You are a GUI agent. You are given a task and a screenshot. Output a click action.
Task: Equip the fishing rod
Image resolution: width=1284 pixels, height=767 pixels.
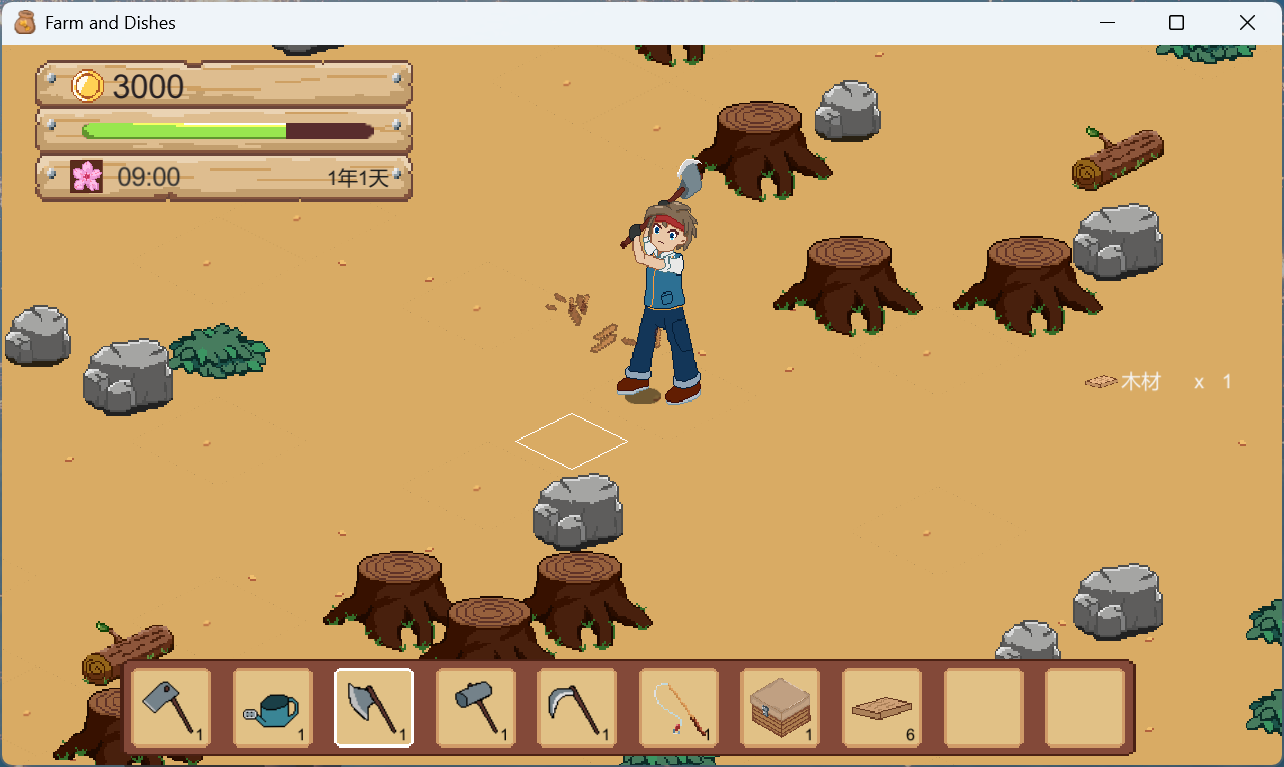[x=679, y=708]
